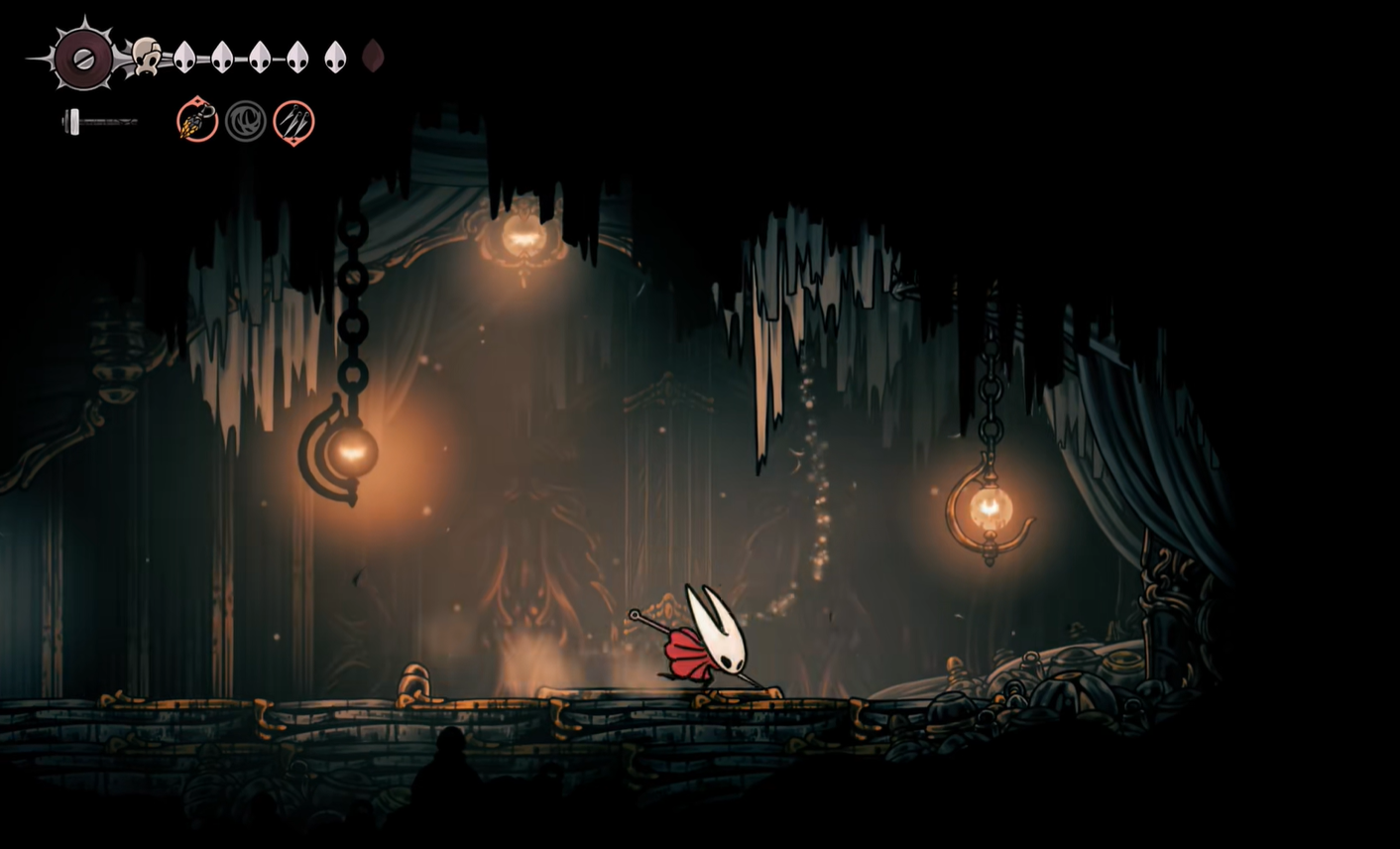
Task: Select the hooked spike-bundle tool icon
Action: click(197, 121)
